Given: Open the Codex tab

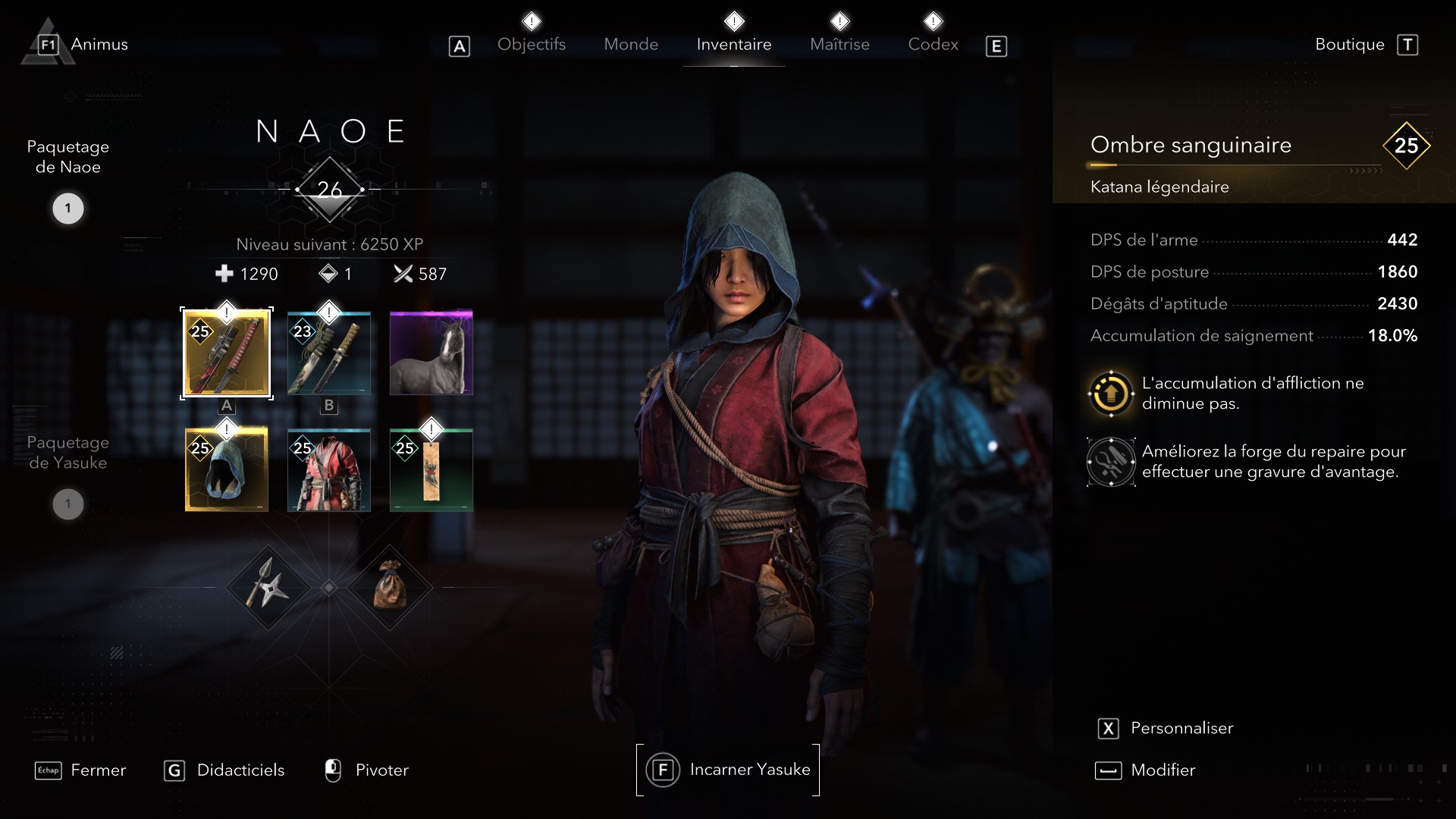Looking at the screenshot, I should (x=933, y=45).
